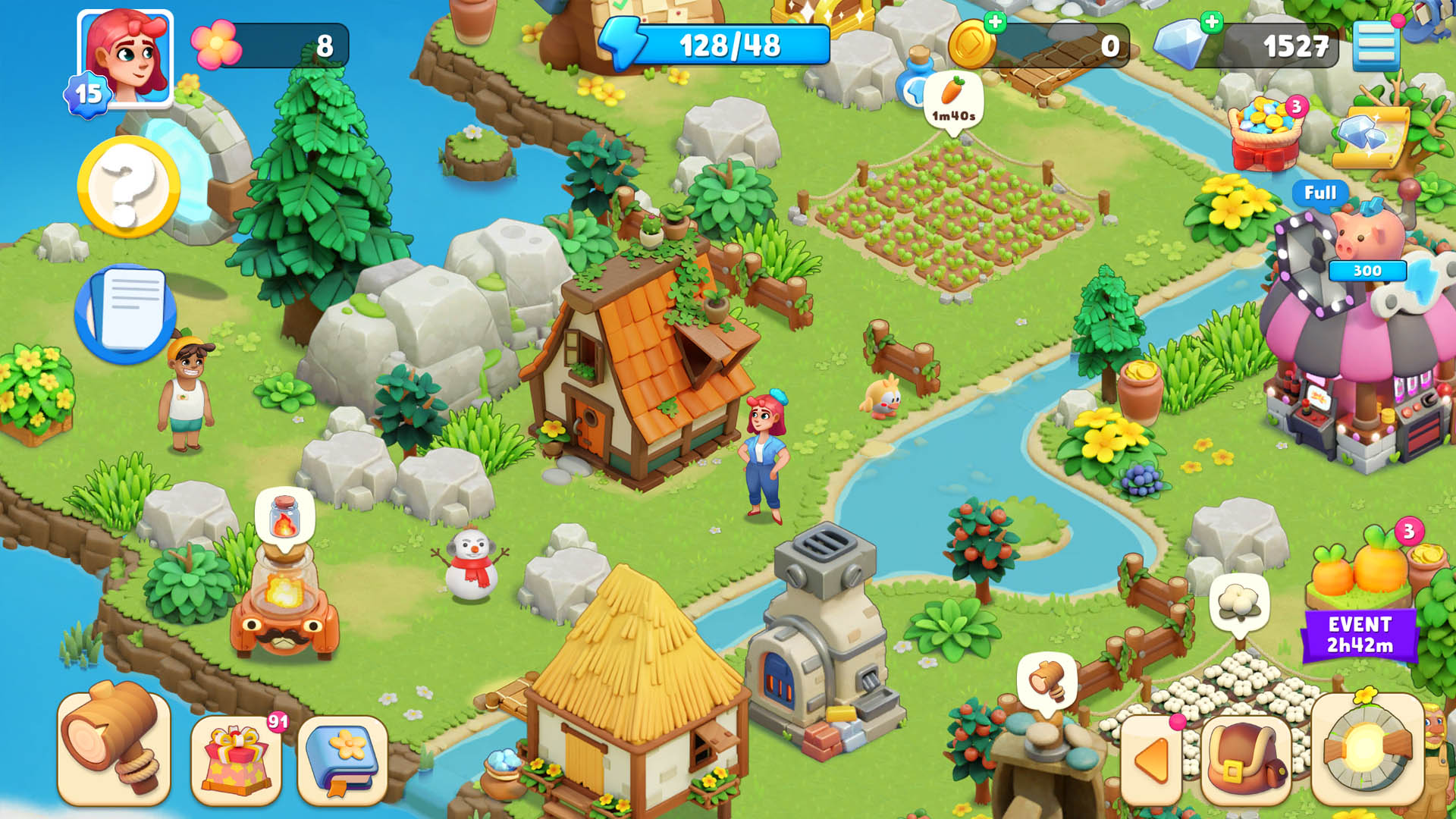Viewport: 1456px width, 819px height.
Task: Open the blue flower book
Action: [343, 760]
